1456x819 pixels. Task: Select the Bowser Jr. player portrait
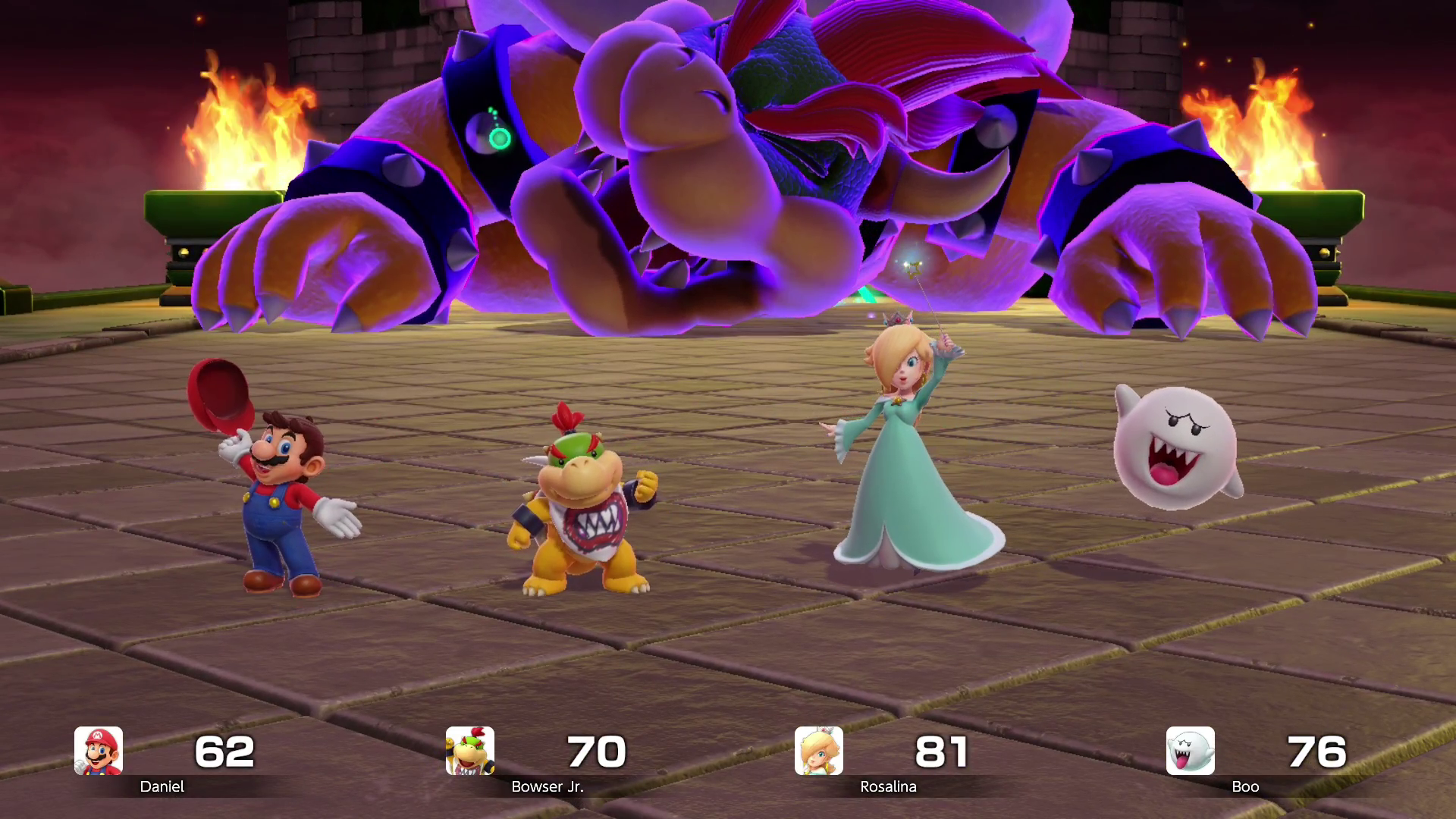point(470,751)
